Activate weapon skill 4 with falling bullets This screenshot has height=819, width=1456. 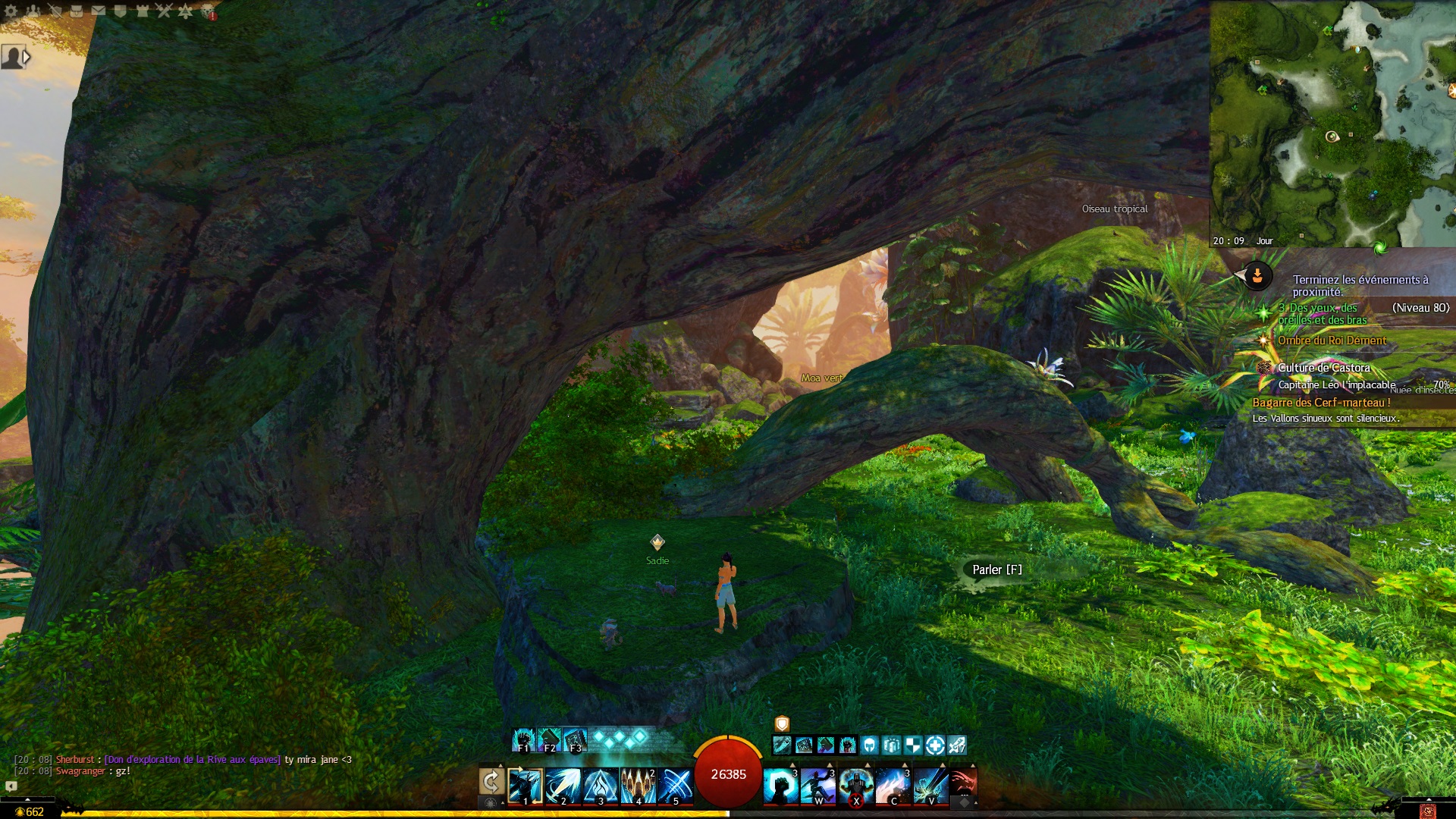click(638, 785)
